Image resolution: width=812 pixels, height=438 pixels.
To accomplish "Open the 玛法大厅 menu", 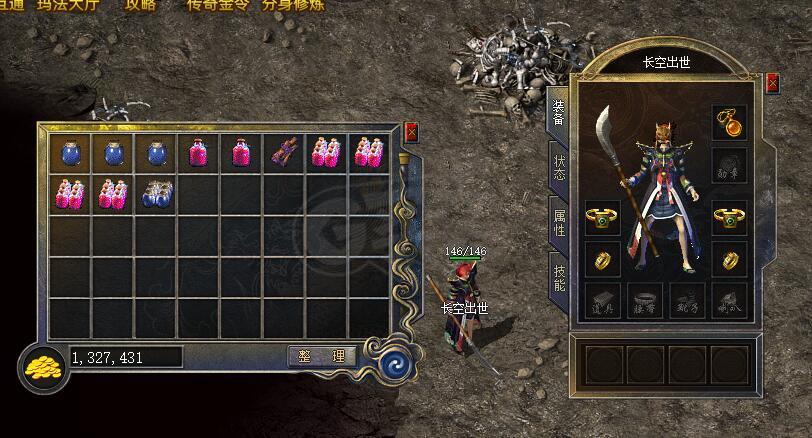I will 67,4.
